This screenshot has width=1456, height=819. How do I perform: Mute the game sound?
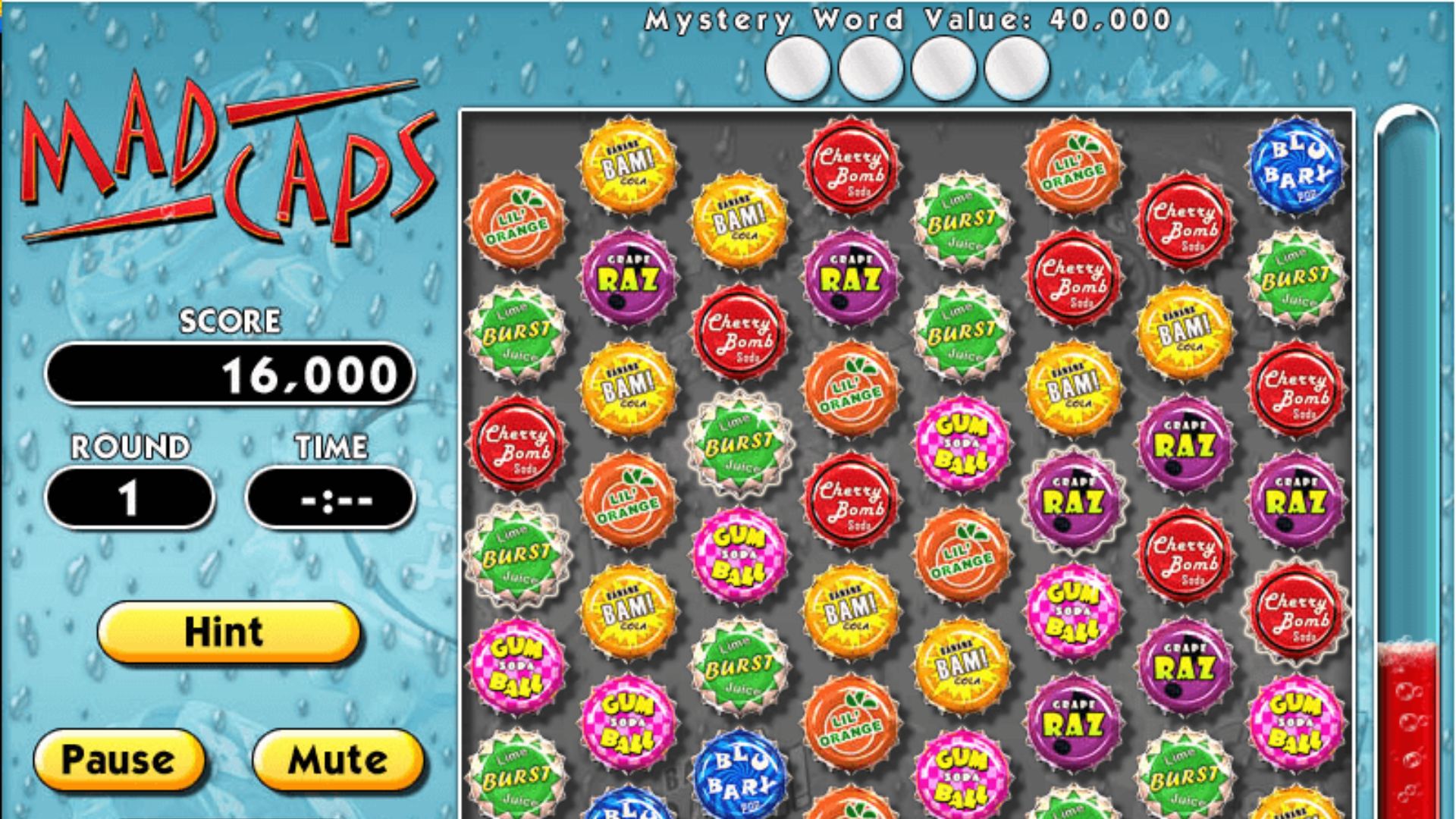click(337, 760)
